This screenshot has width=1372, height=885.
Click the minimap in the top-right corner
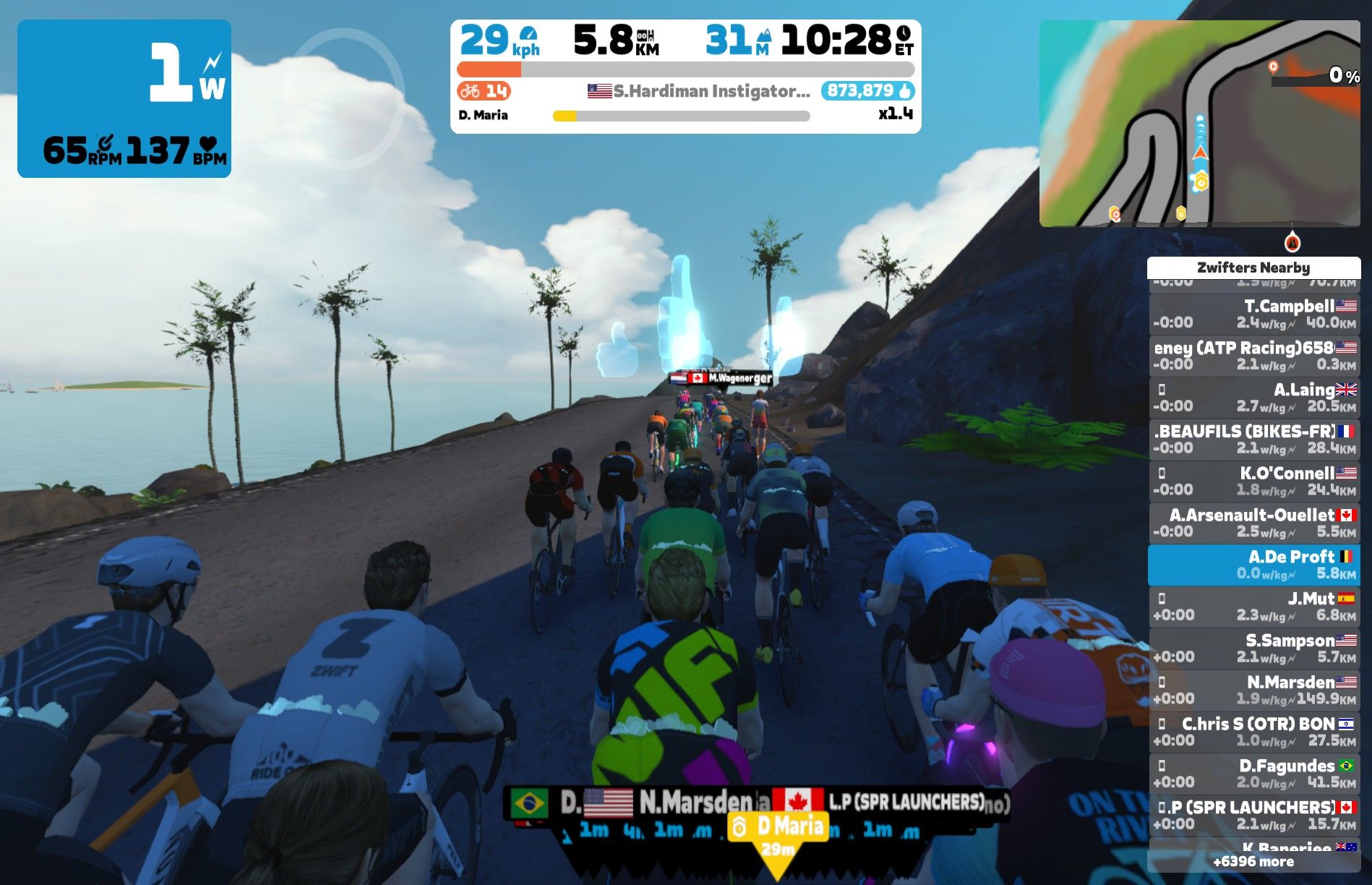(1200, 123)
